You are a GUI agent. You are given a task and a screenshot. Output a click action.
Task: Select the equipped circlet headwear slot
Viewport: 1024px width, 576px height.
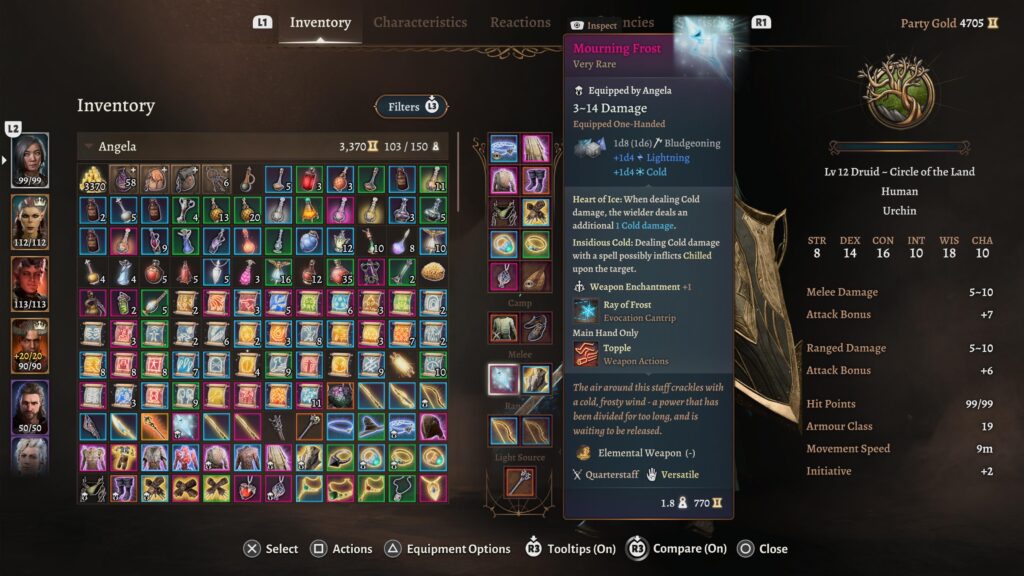pos(503,149)
